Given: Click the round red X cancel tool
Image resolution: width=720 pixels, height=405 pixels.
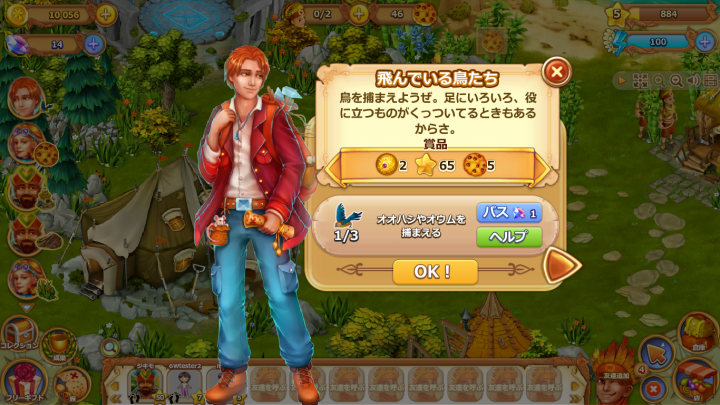Looking at the screenshot, I should [x=653, y=387].
